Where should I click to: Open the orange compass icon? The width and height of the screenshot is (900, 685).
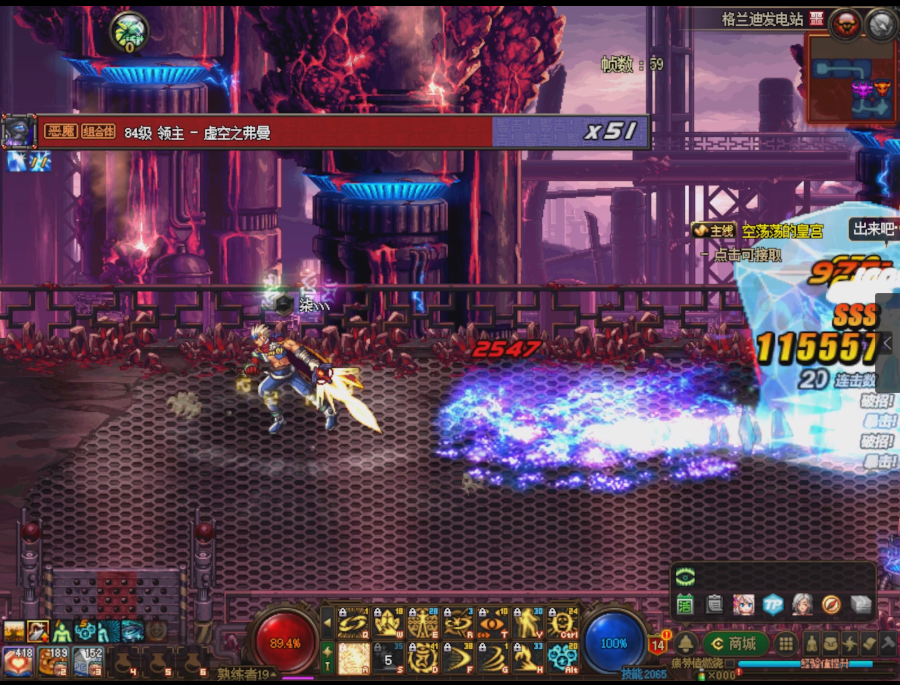[831, 604]
